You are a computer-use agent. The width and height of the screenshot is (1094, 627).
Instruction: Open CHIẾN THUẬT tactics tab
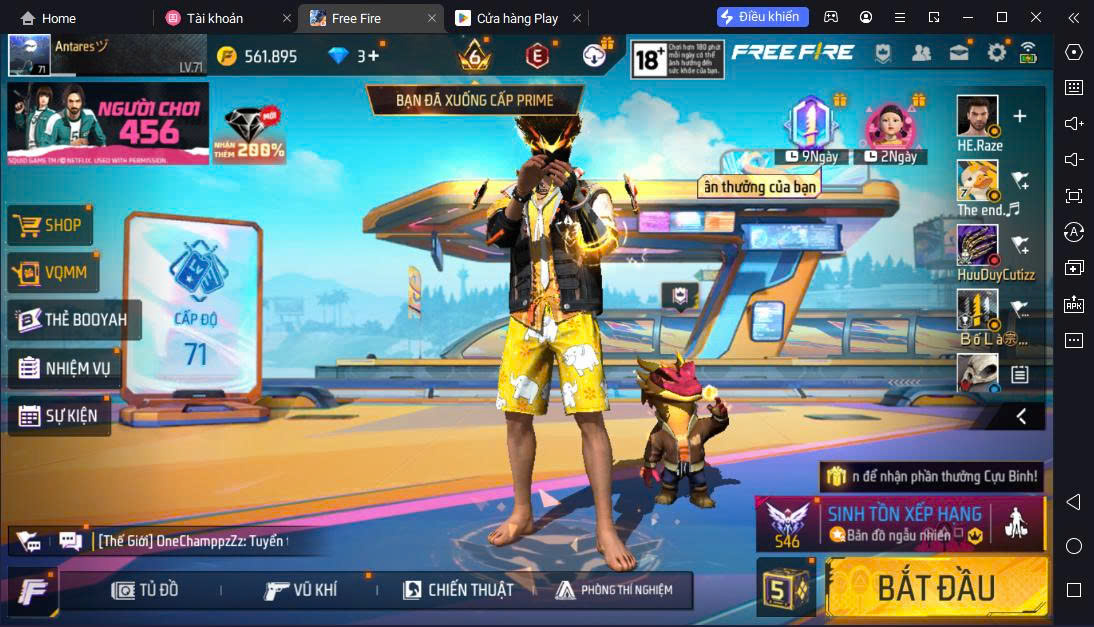[x=458, y=590]
